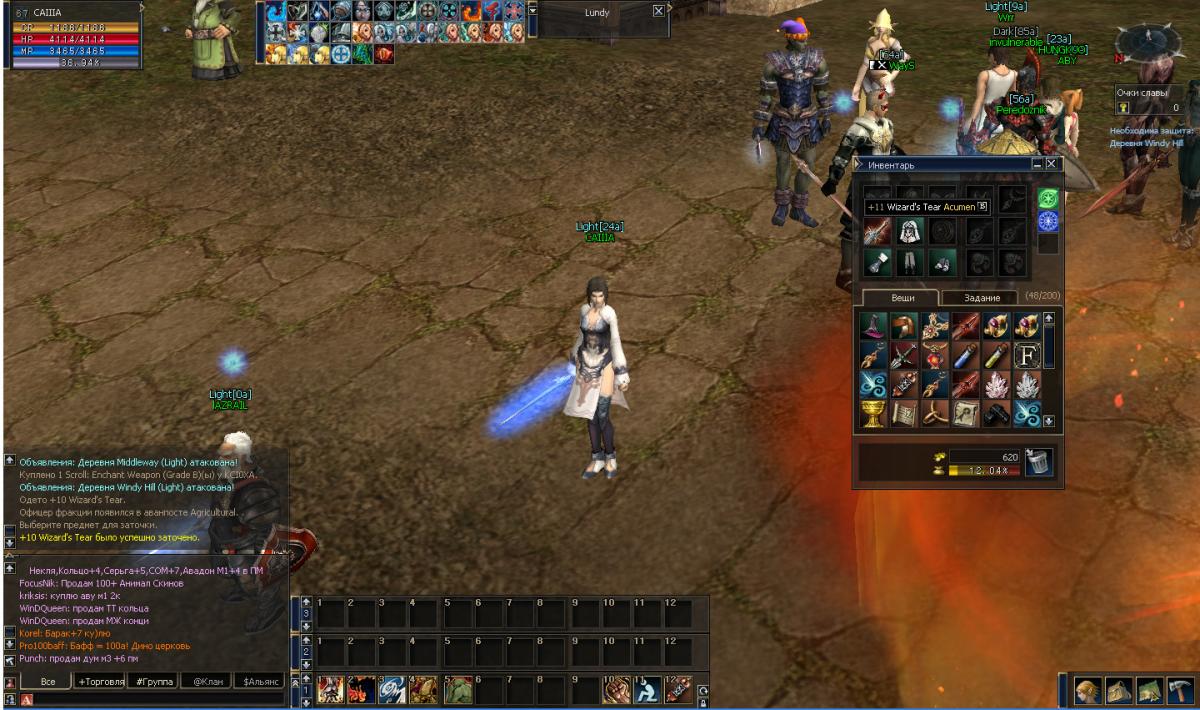Select the equipped Wizard's Tear sword slot
This screenshot has height=710, width=1200.
click(x=877, y=231)
